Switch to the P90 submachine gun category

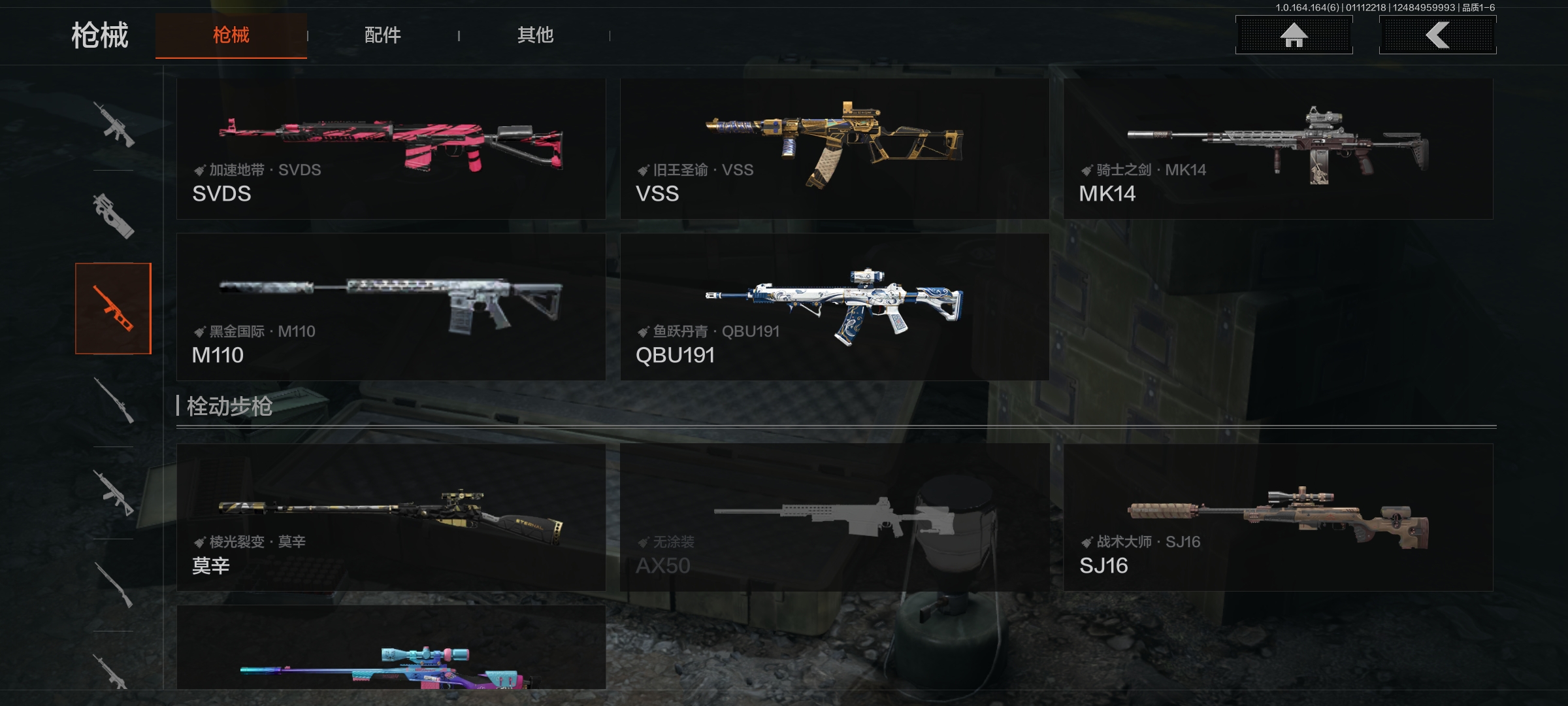[114, 216]
